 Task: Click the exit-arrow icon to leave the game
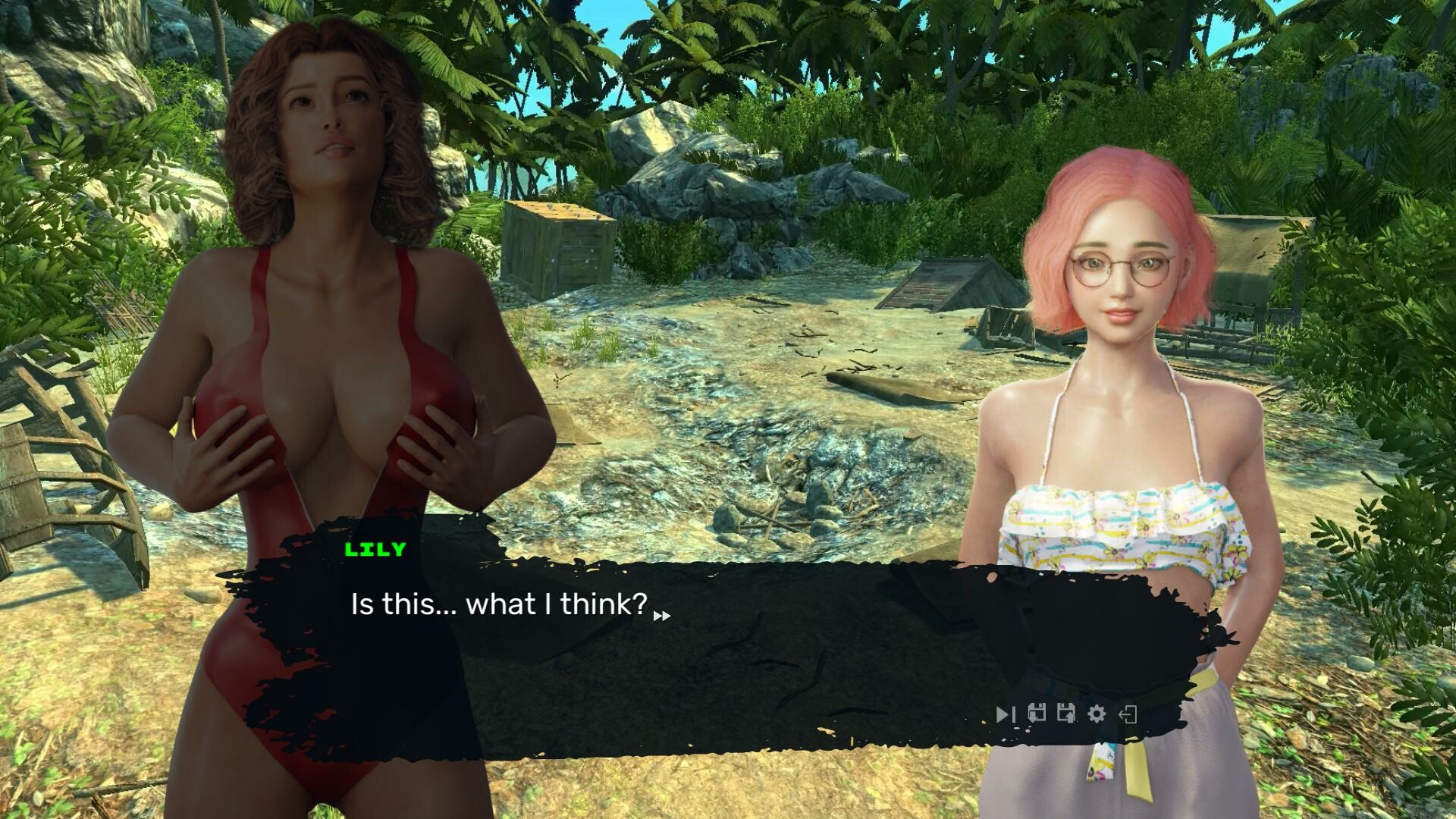point(1128,714)
